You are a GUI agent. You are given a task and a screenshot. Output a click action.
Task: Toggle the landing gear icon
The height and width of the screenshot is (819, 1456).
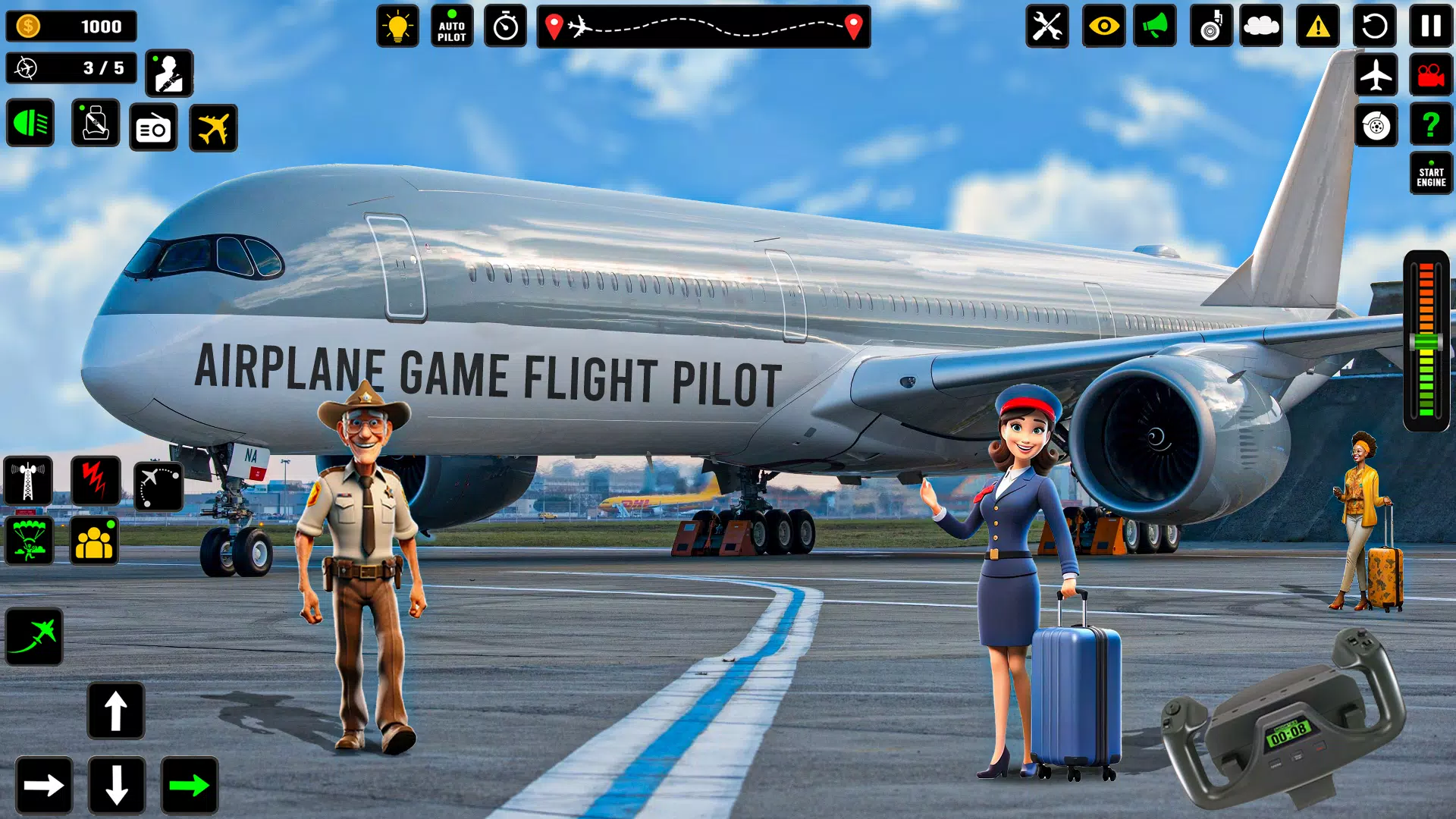[x=1210, y=27]
